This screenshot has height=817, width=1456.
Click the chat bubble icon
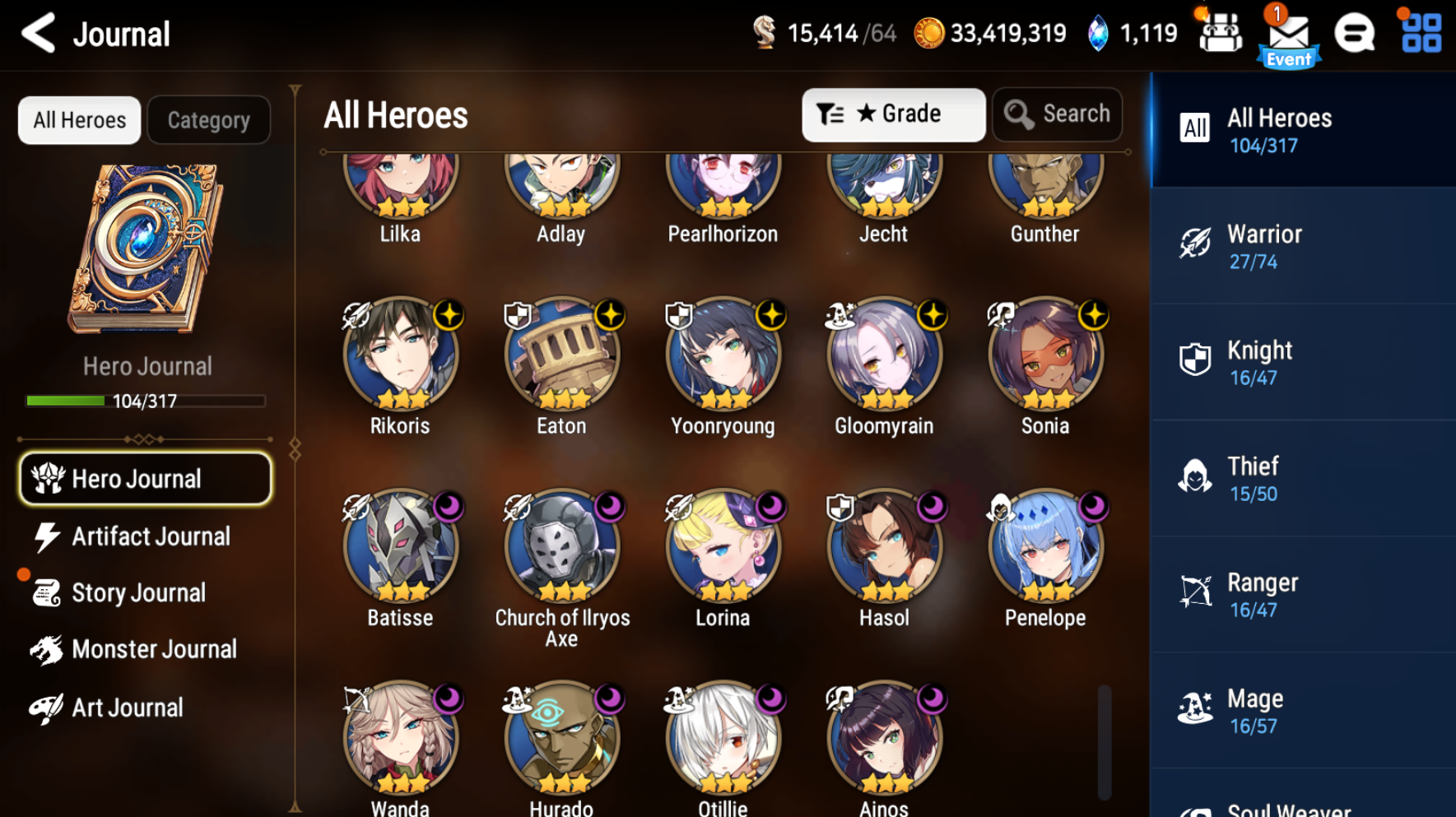(1355, 35)
